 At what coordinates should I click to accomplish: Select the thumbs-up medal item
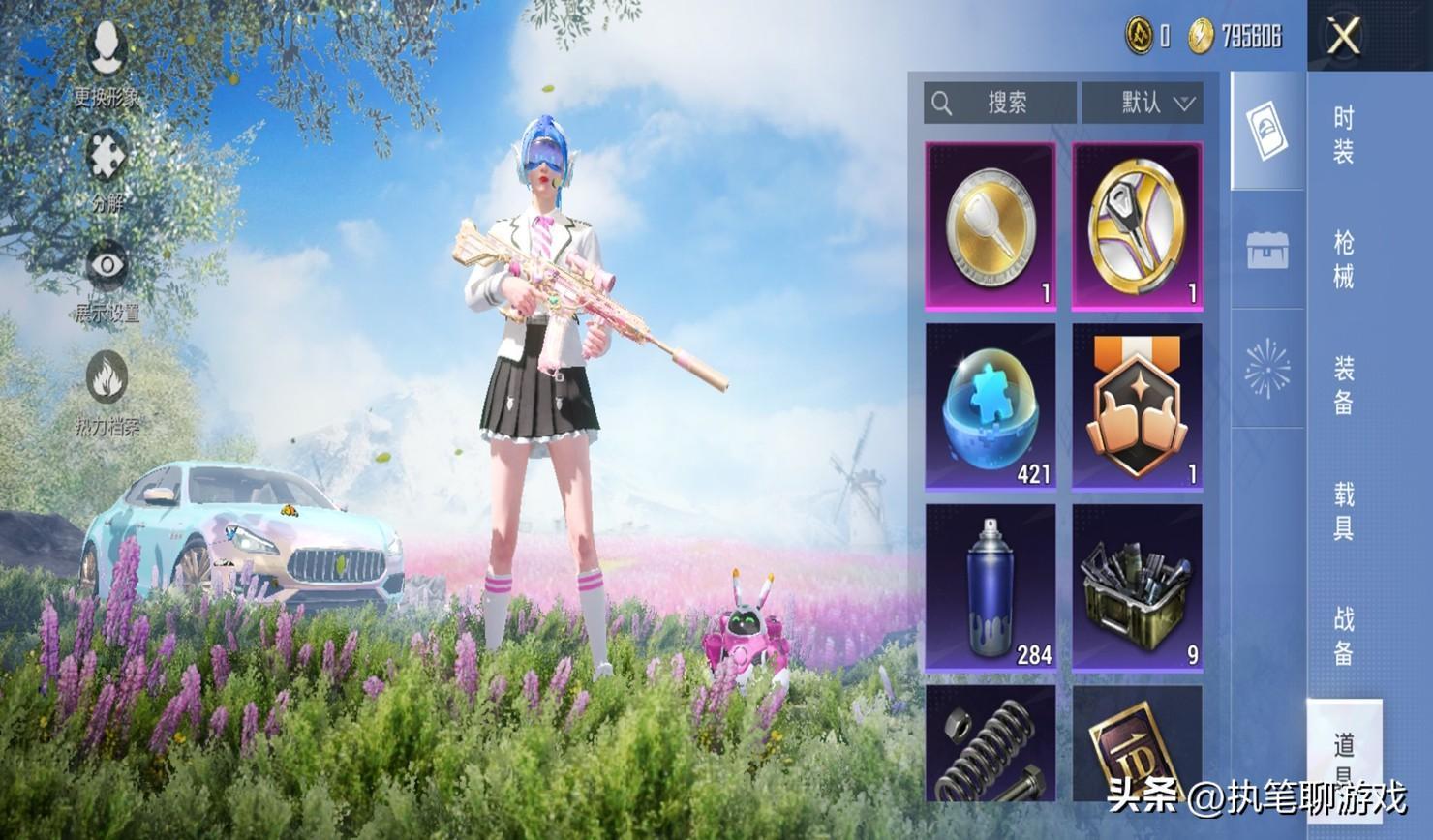click(x=1137, y=407)
